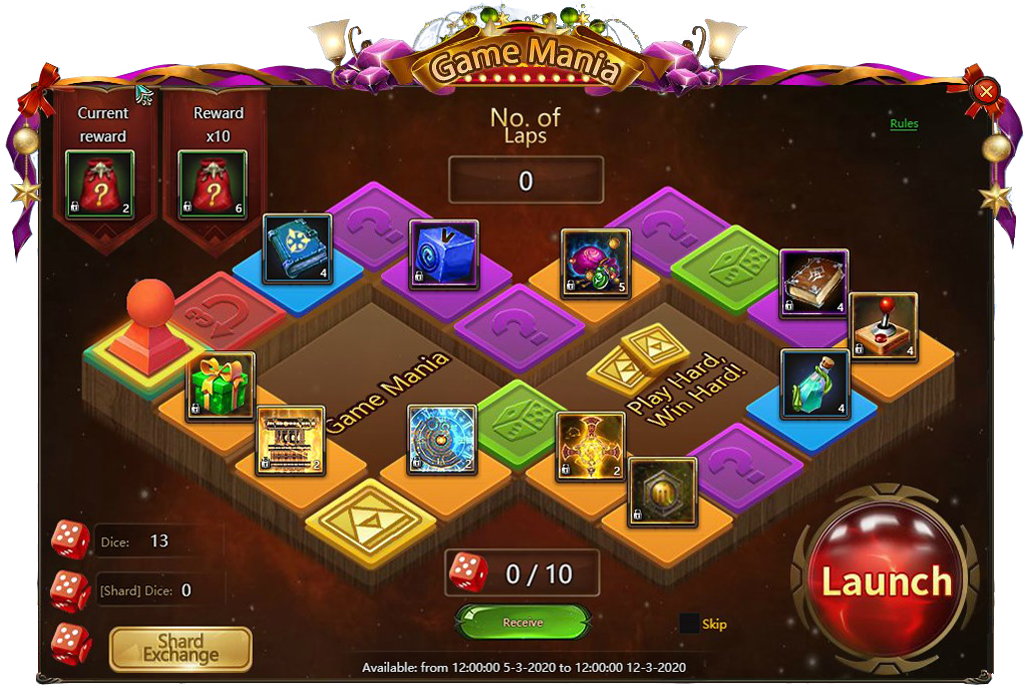1027x693 pixels.
Task: Inspect the brown leather book reward
Action: (x=814, y=284)
